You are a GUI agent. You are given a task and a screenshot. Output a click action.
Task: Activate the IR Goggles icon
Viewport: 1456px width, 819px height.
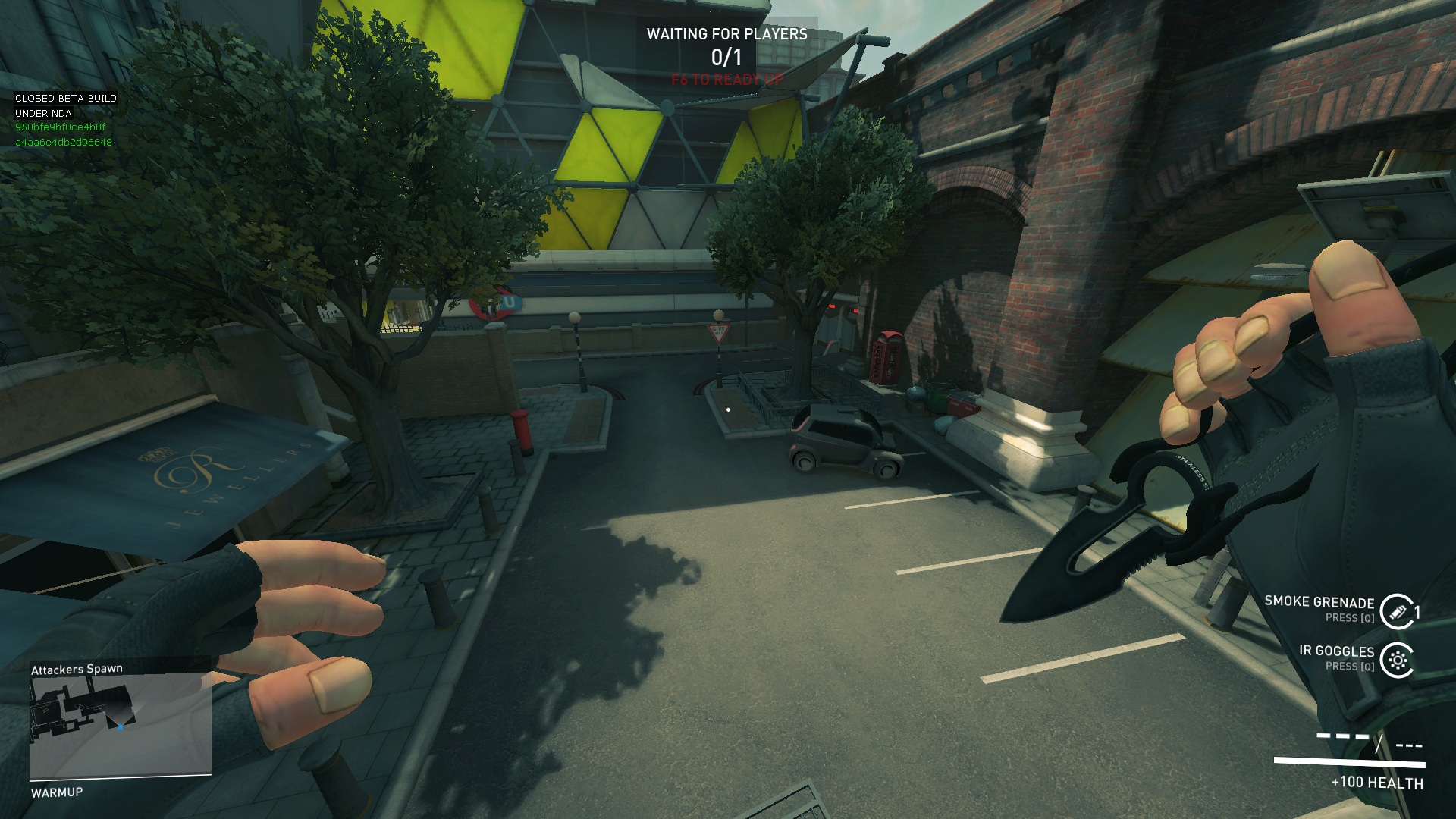tap(1396, 660)
